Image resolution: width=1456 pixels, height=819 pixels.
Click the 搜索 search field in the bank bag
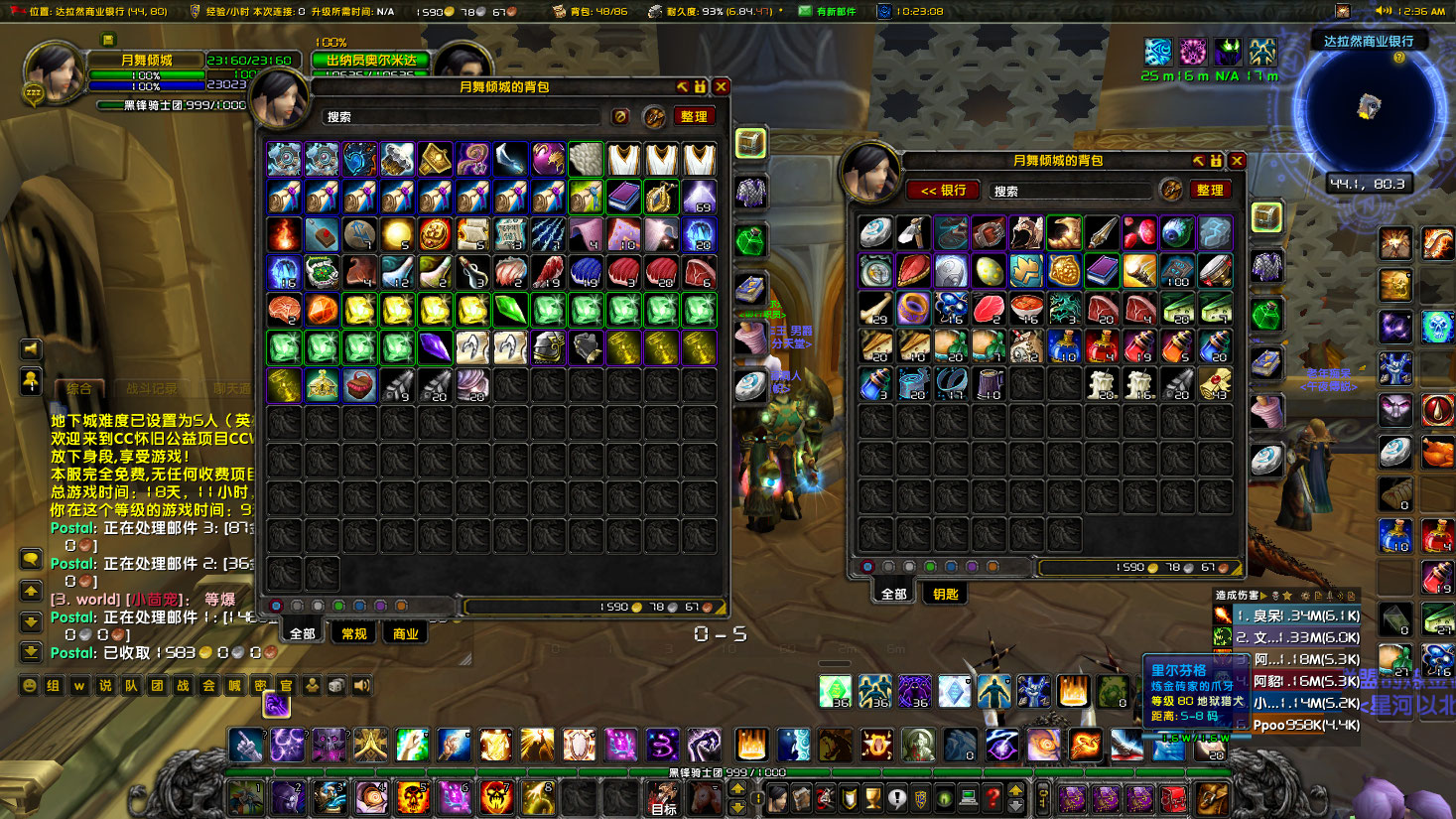point(1067,190)
